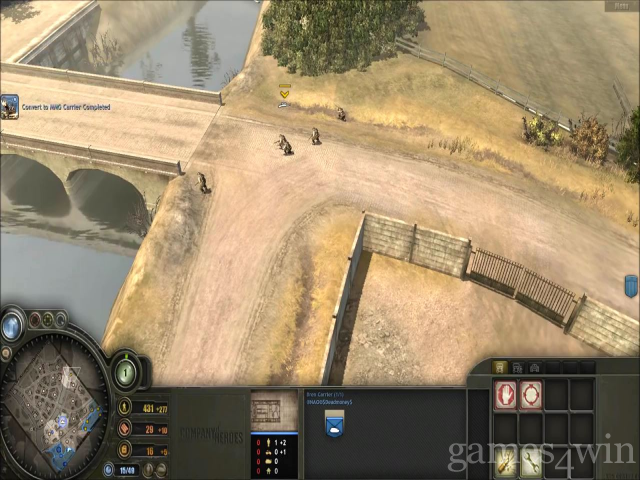Screen dimensions: 640x480
Task: Click the Bren Carrier unit portrait
Action: pyautogui.click(x=274, y=411)
